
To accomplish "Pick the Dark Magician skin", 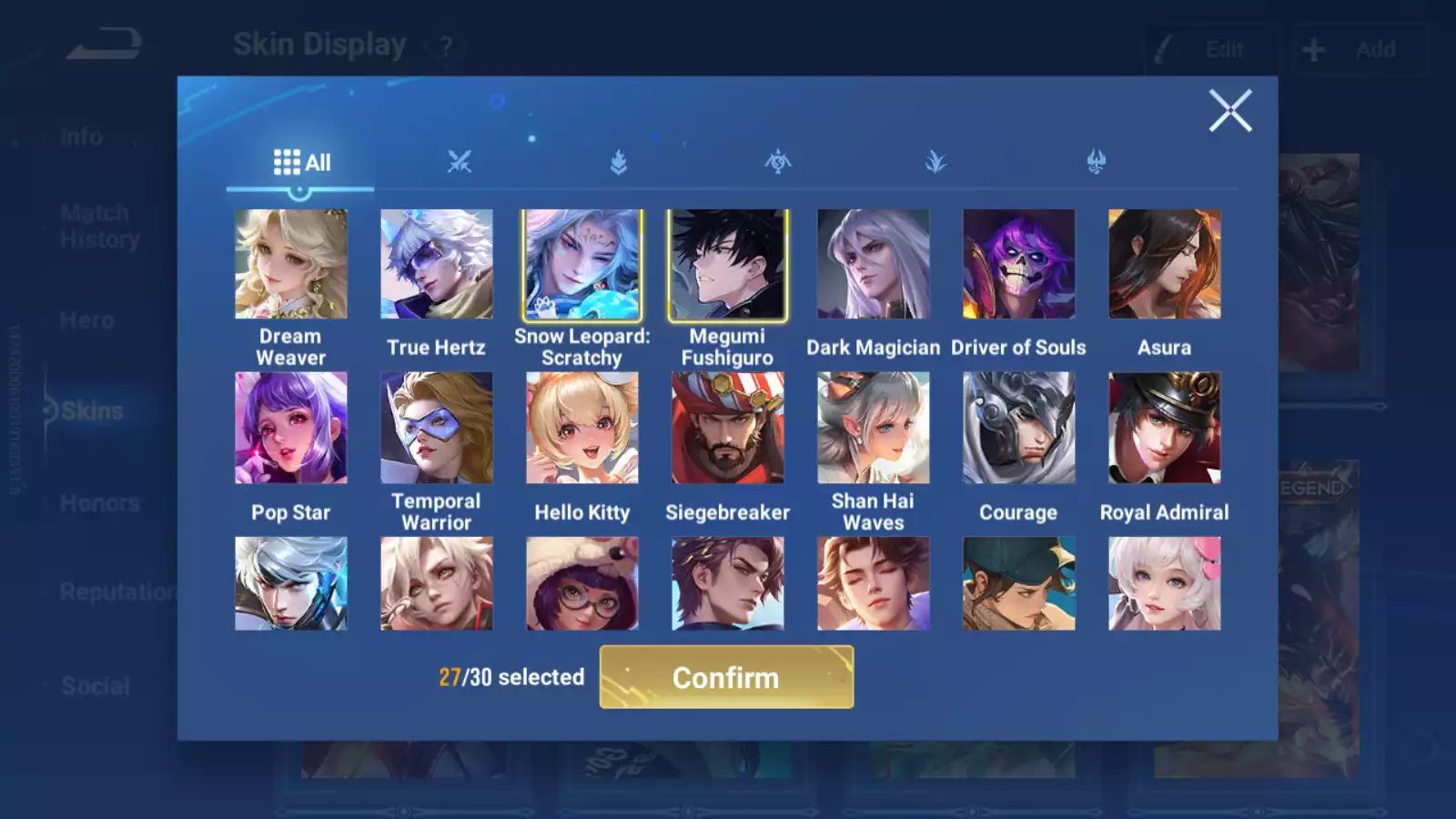I will click(874, 265).
